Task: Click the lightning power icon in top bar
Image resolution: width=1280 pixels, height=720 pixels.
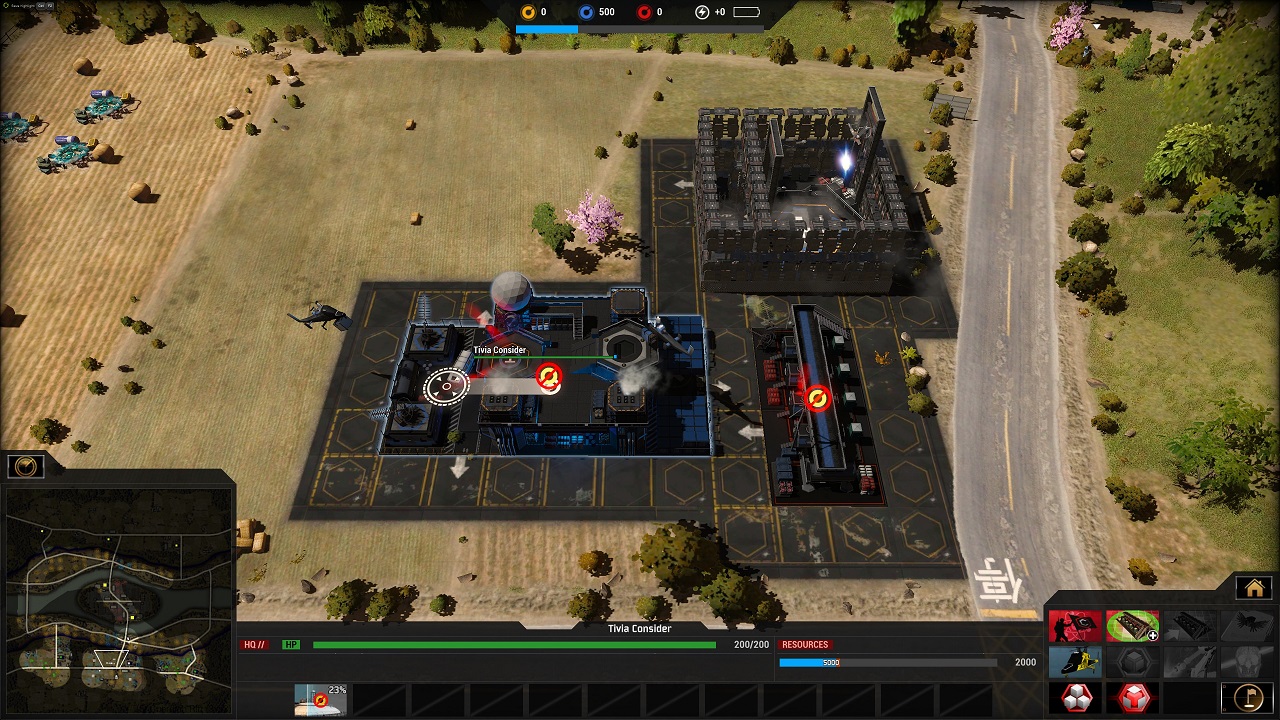Action: [700, 12]
